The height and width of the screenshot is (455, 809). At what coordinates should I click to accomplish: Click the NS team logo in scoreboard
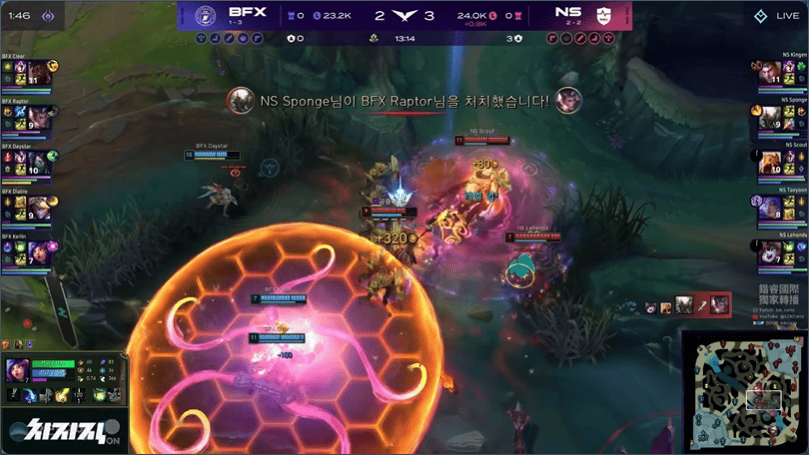coord(603,15)
